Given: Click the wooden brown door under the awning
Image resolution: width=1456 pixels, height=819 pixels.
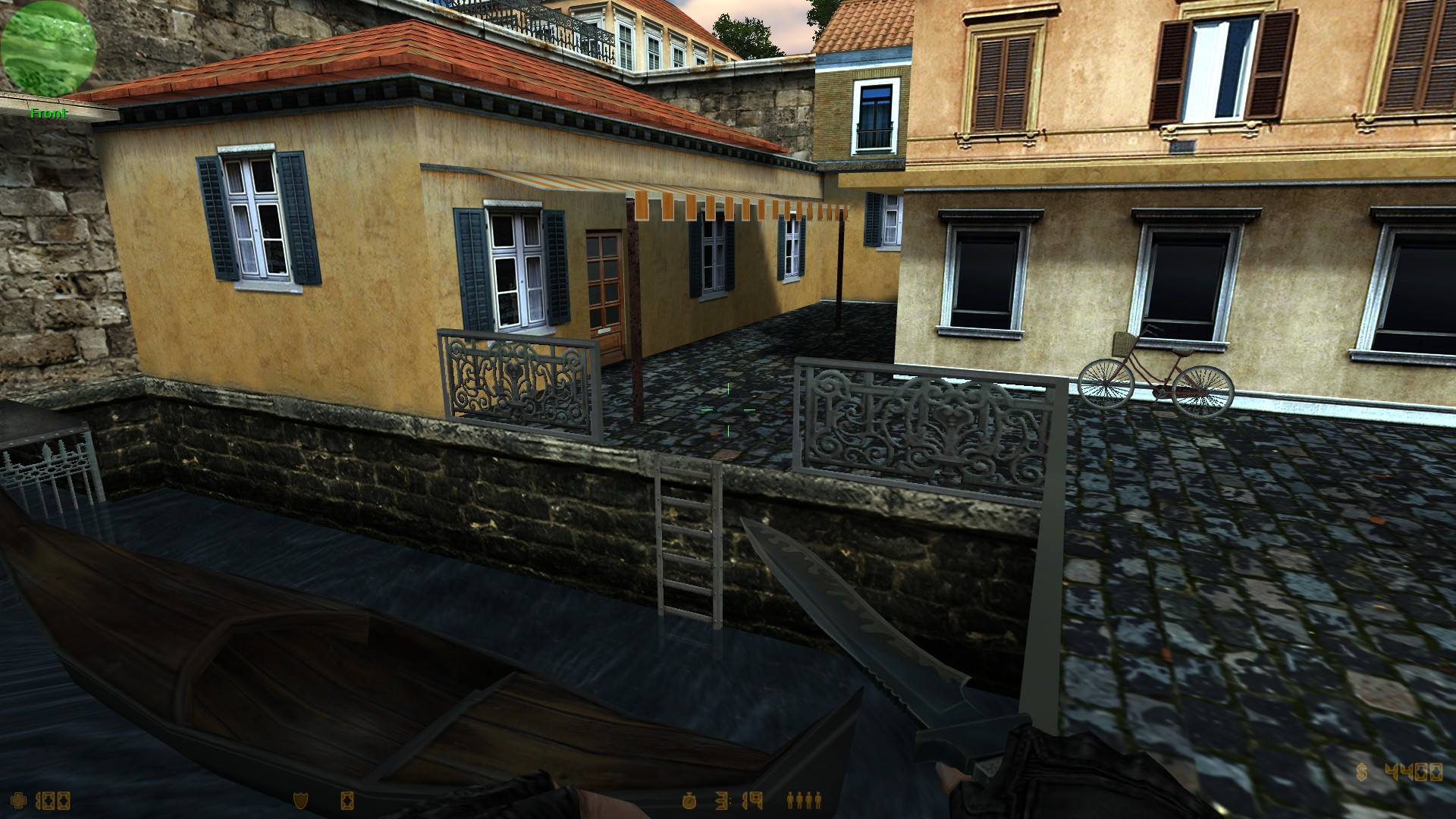Looking at the screenshot, I should (603, 288).
